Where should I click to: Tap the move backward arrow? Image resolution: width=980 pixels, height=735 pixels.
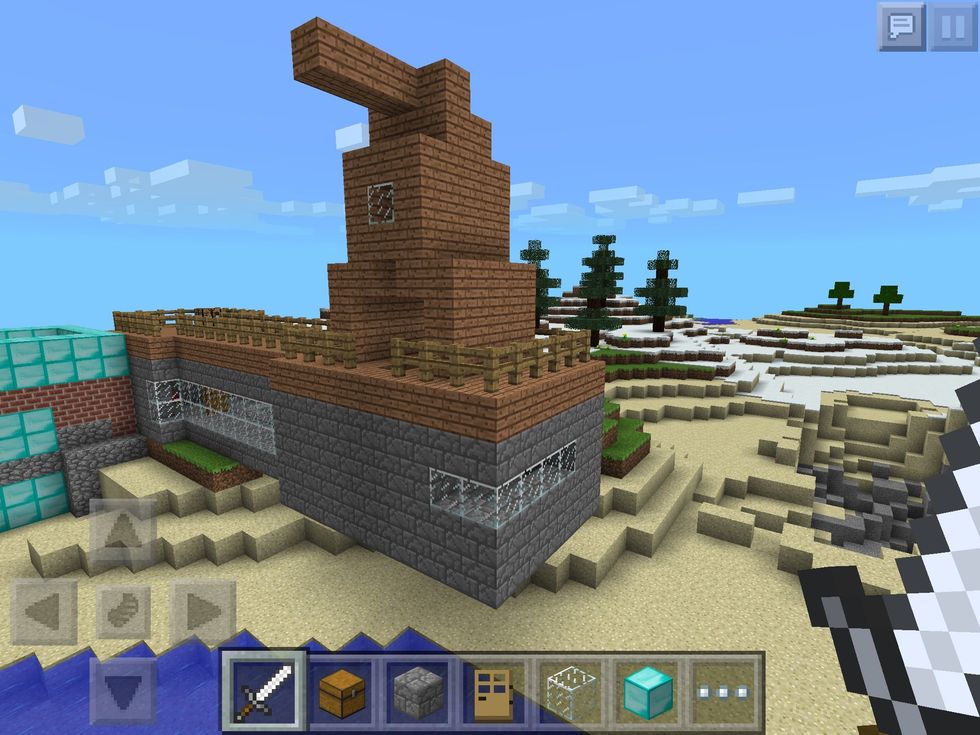[x=122, y=689]
